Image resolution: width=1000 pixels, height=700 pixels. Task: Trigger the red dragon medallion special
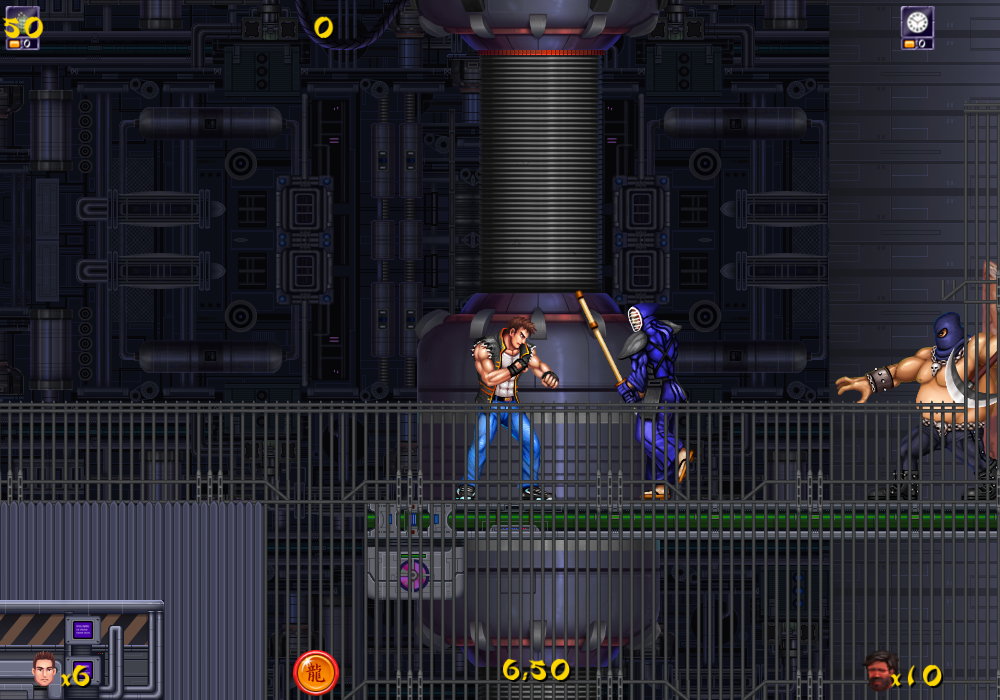coord(316,673)
